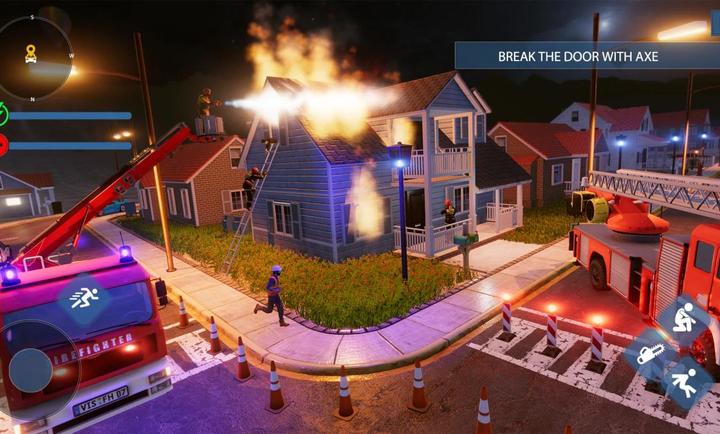This screenshot has height=434, width=720.
Task: Open the circular compass minimap
Action: (33, 57)
